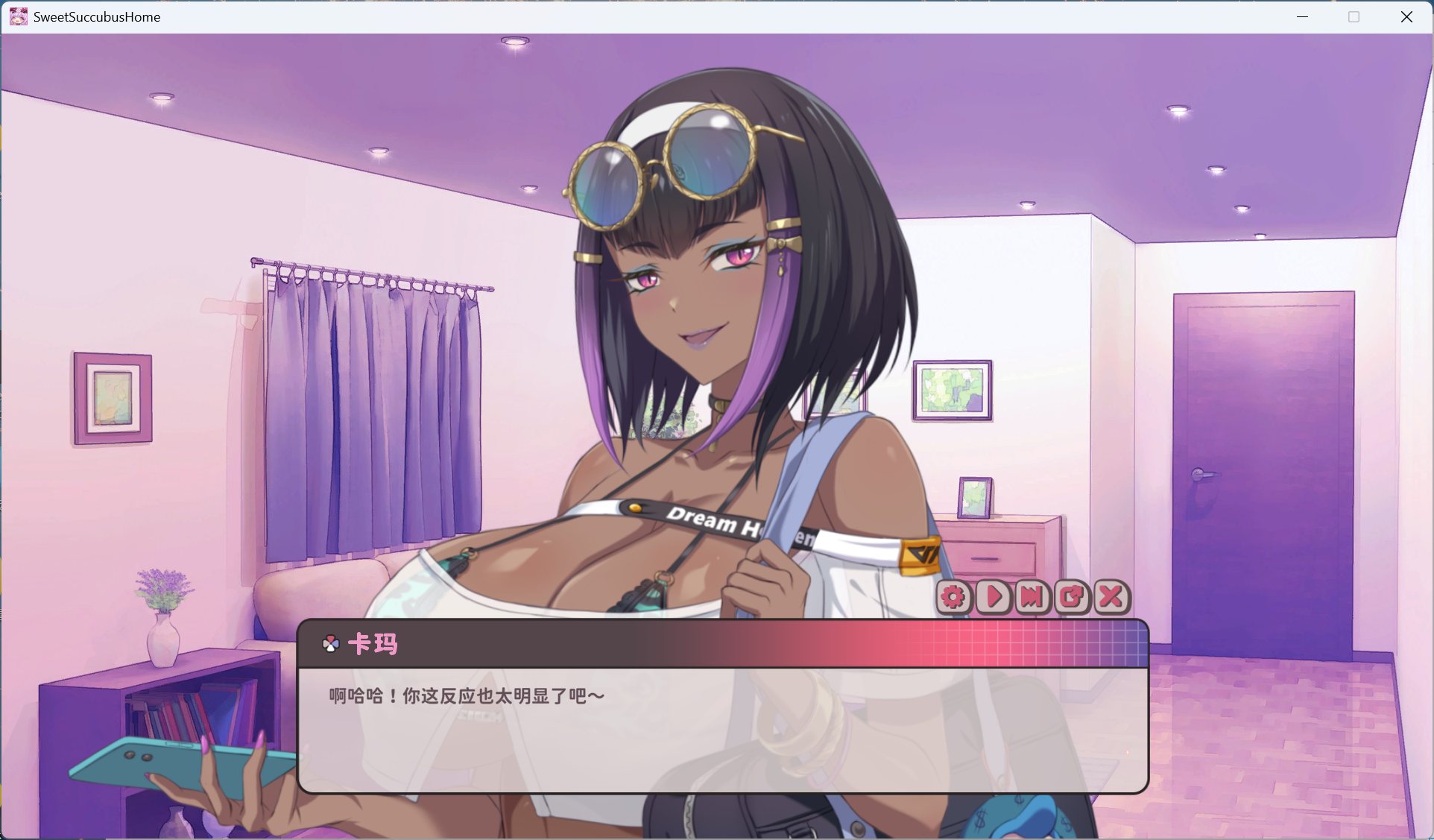Click the SweetSuccubusHome app icon in title bar
Image resolution: width=1434 pixels, height=840 pixels.
17,16
